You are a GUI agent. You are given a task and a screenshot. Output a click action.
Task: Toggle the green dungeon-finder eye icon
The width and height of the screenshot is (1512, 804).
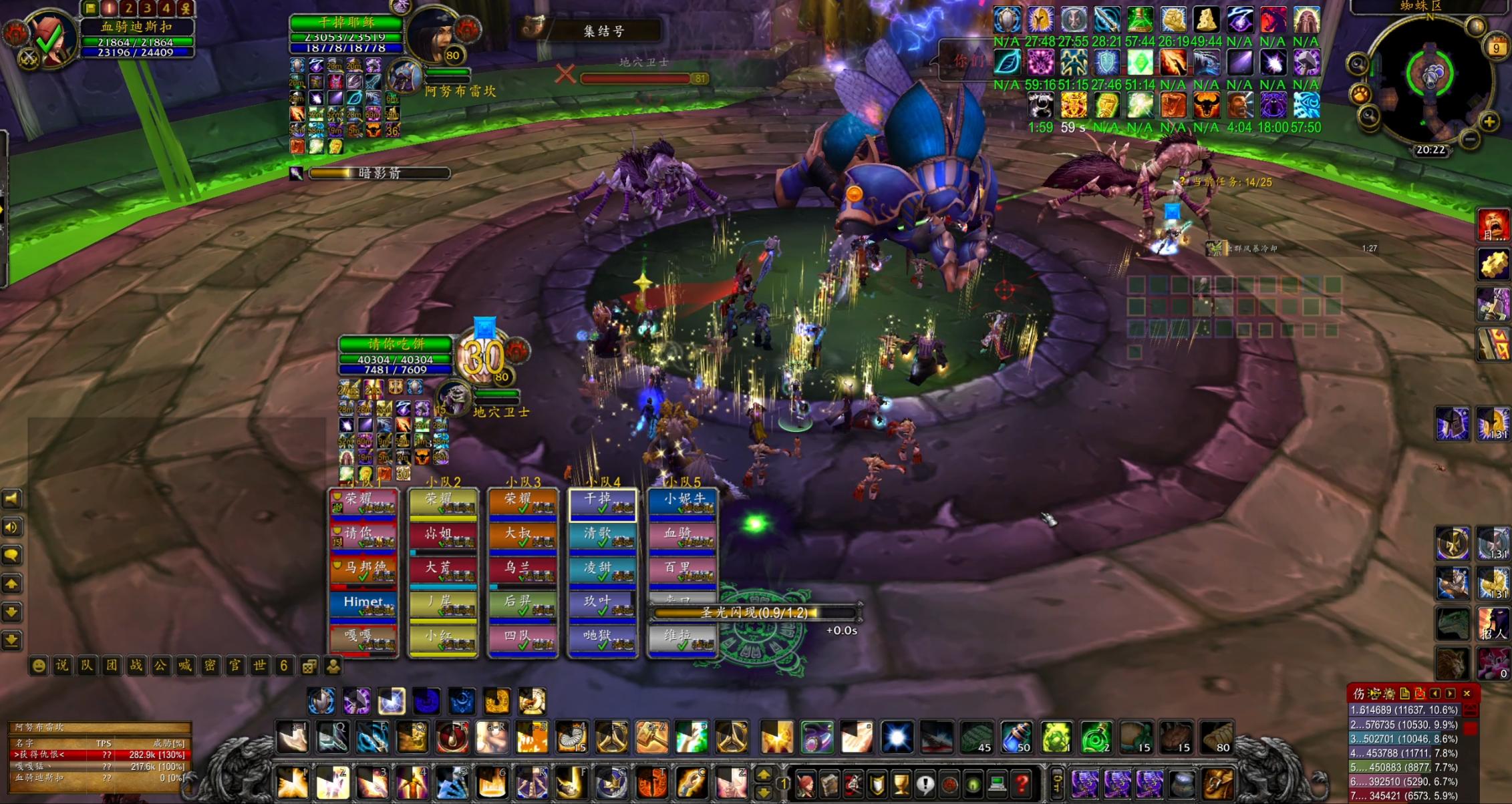(x=973, y=785)
